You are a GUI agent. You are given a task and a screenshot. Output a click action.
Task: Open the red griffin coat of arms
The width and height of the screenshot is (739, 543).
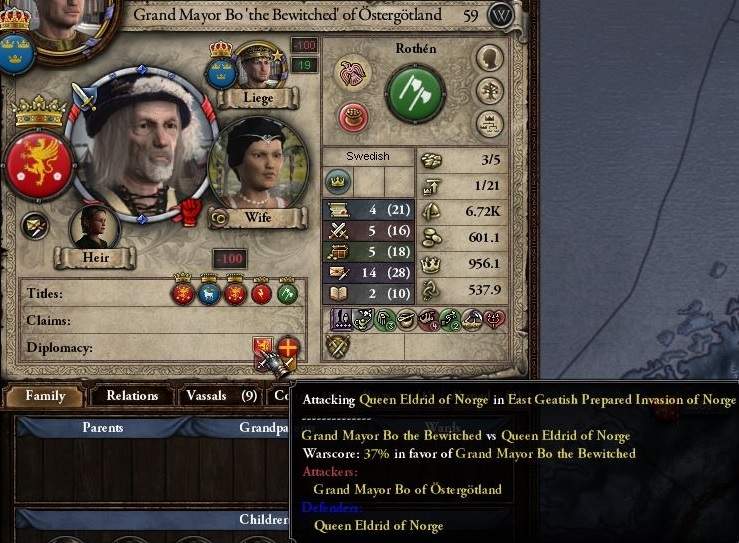[x=38, y=164]
